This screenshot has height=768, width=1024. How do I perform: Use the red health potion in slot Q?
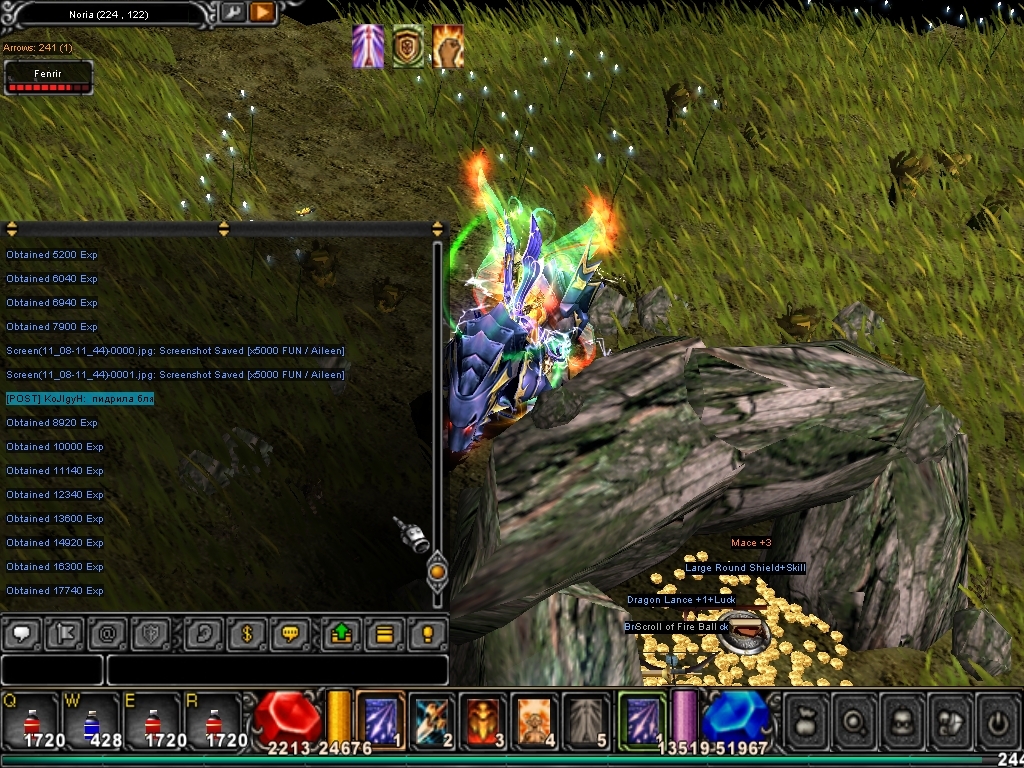pyautogui.click(x=30, y=718)
